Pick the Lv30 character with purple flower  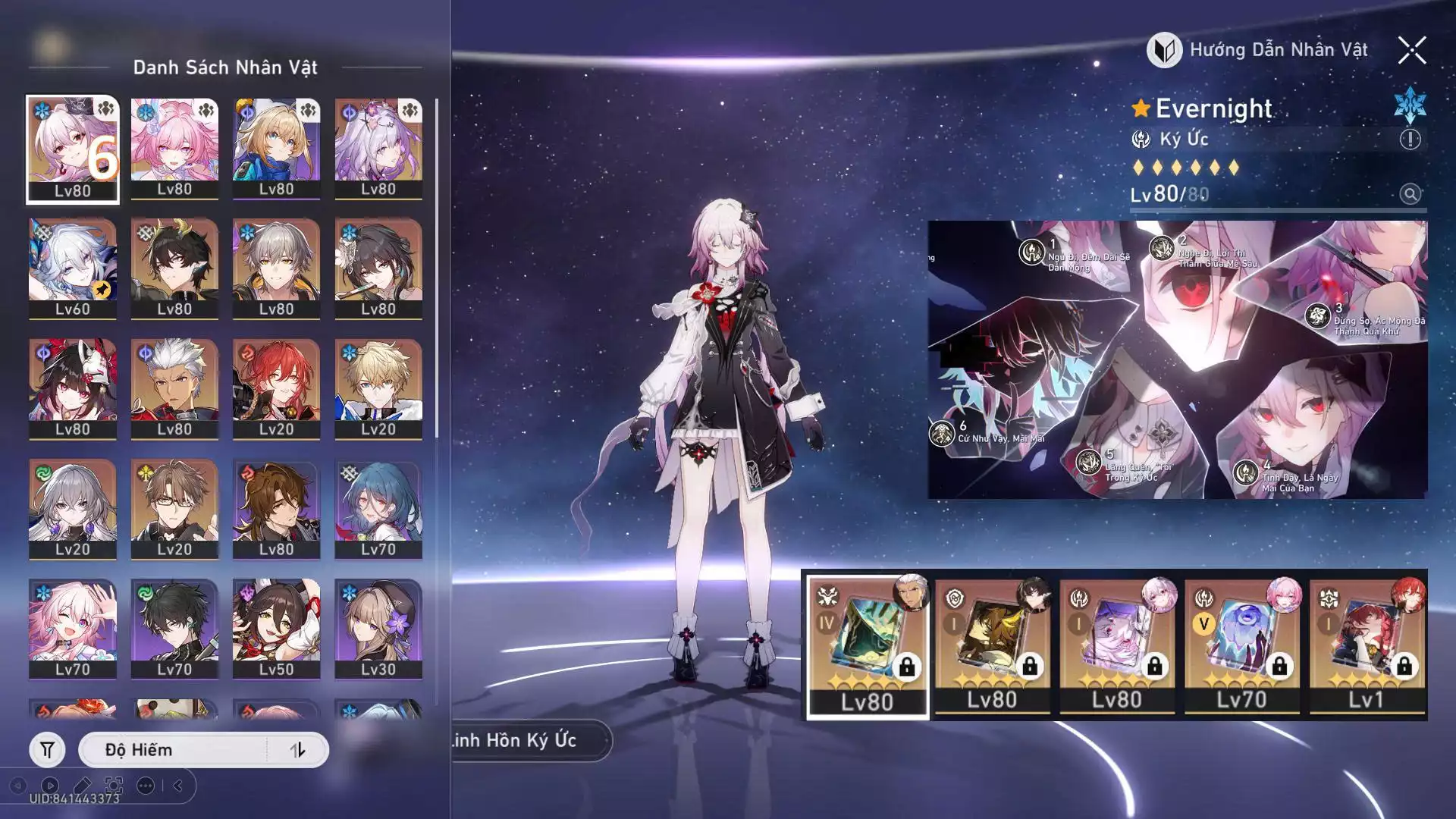click(378, 629)
